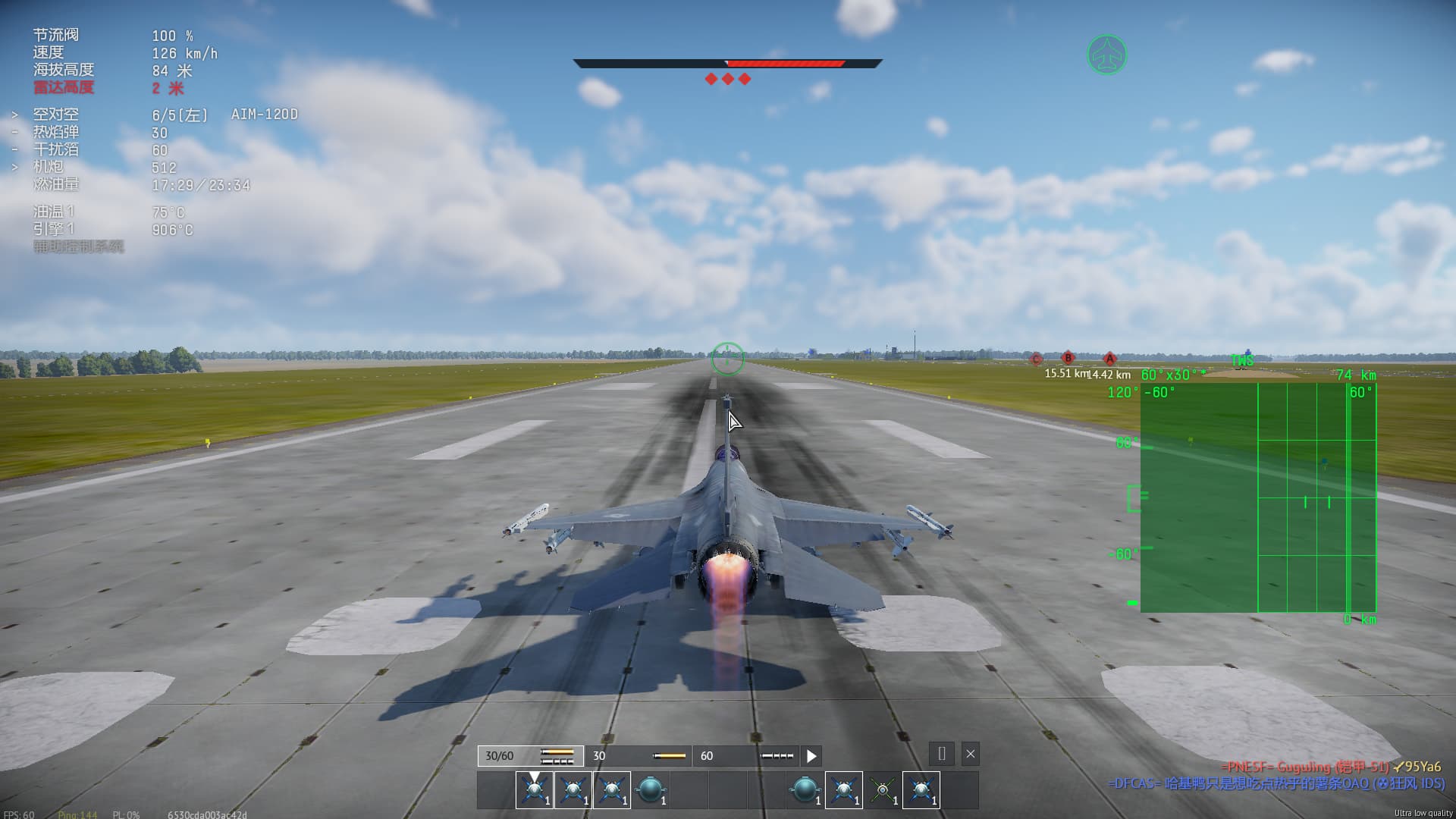This screenshot has height=819, width=1456.
Task: Toggle the 30/60 mixed ammo belt selection
Action: [x=531, y=755]
